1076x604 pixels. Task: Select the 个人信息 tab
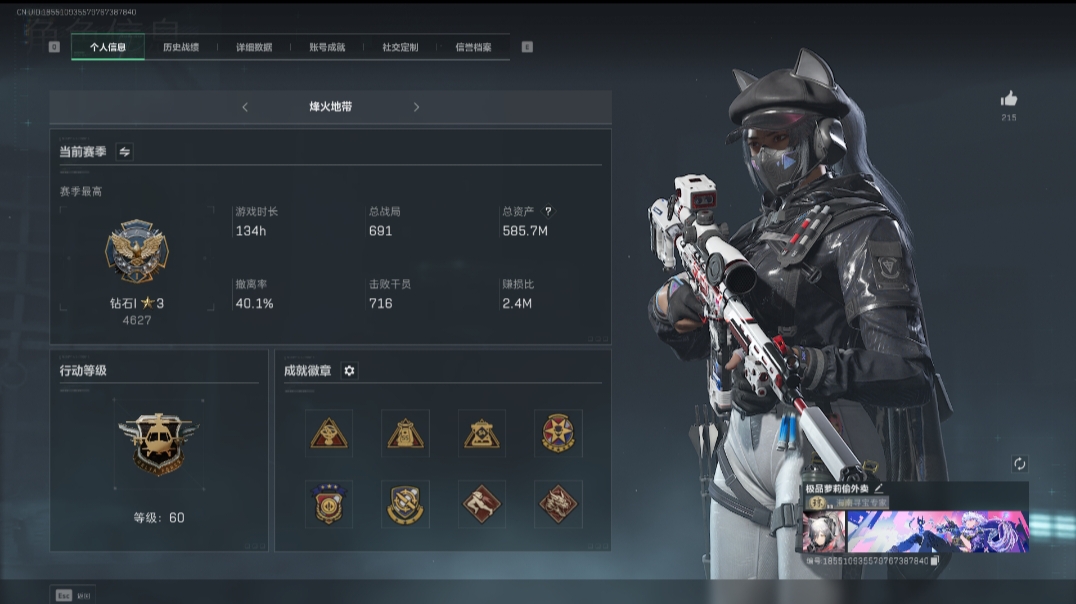point(108,47)
